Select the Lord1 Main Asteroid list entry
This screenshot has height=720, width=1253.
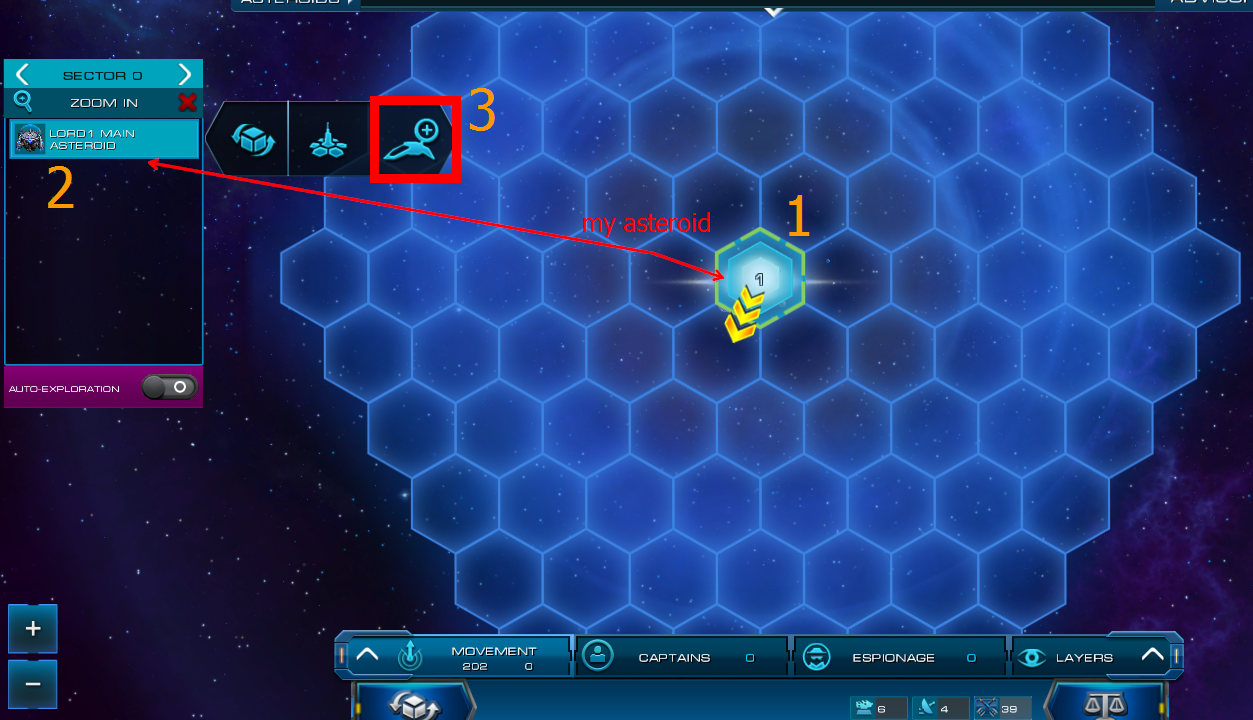(x=104, y=139)
